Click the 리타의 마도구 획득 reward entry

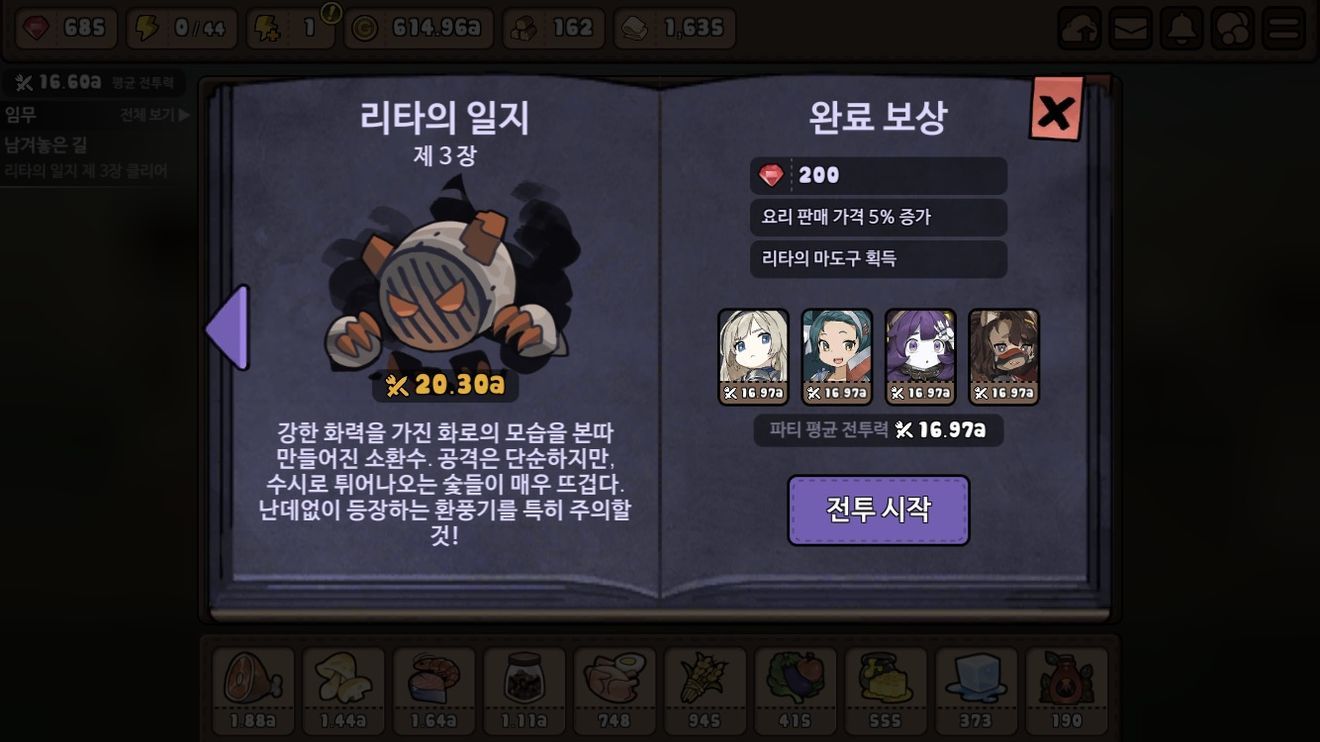(x=878, y=260)
